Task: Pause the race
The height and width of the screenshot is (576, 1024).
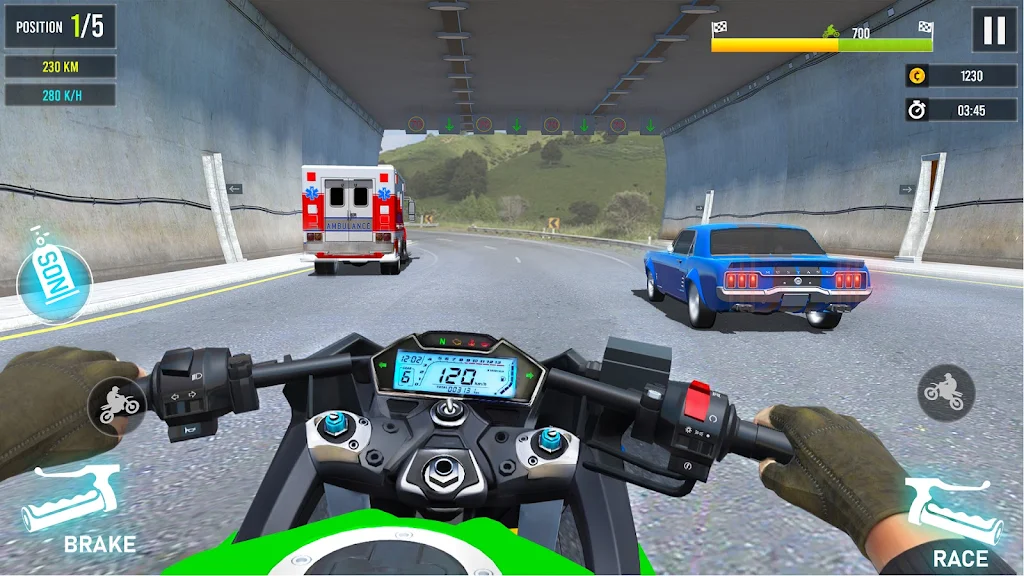Action: click(994, 30)
